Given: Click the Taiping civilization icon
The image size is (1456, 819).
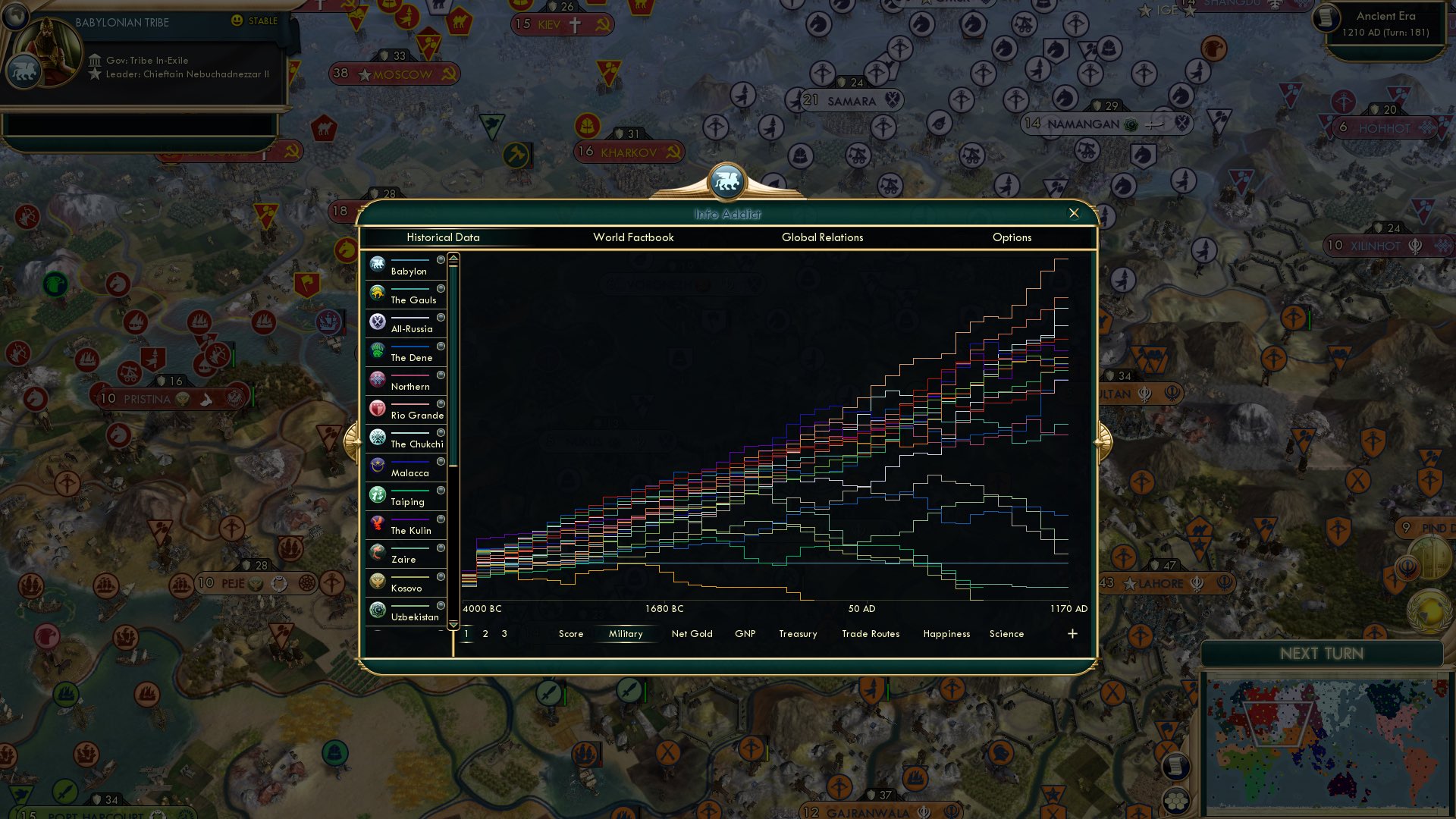Looking at the screenshot, I should pos(377,494).
